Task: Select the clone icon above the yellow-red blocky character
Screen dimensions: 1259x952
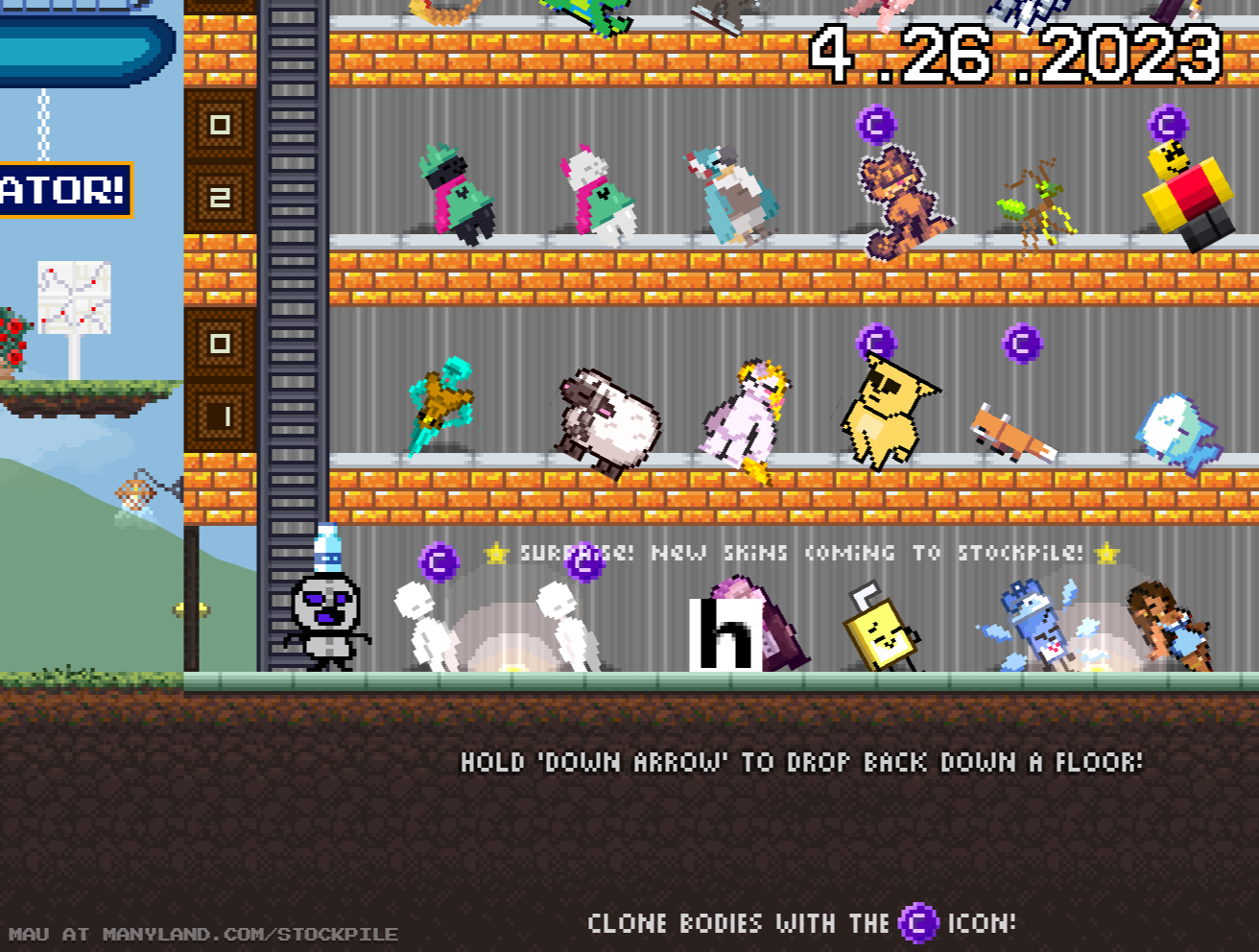Action: tap(1168, 125)
